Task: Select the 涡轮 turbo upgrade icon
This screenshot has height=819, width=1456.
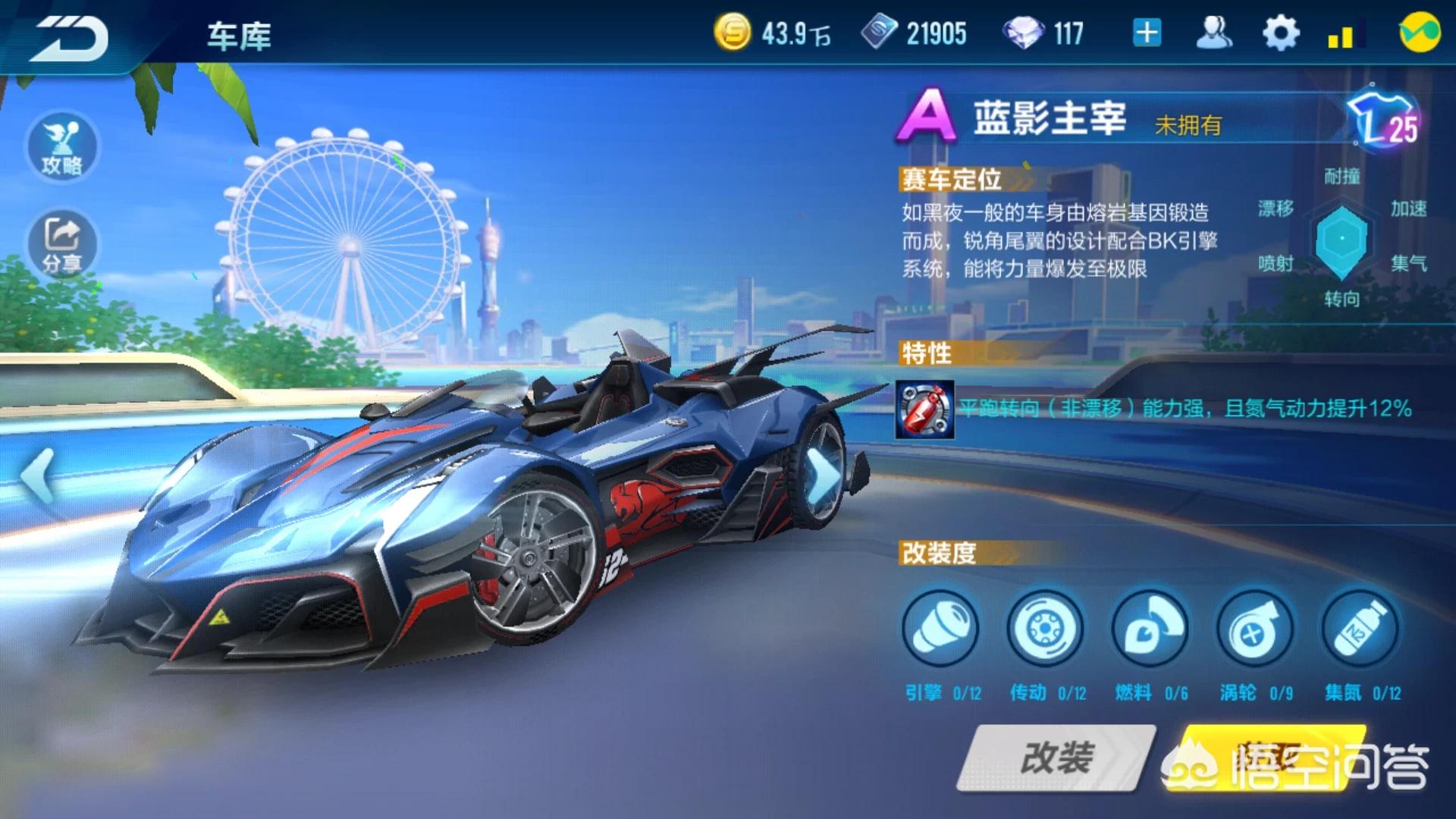Action: click(x=1254, y=629)
